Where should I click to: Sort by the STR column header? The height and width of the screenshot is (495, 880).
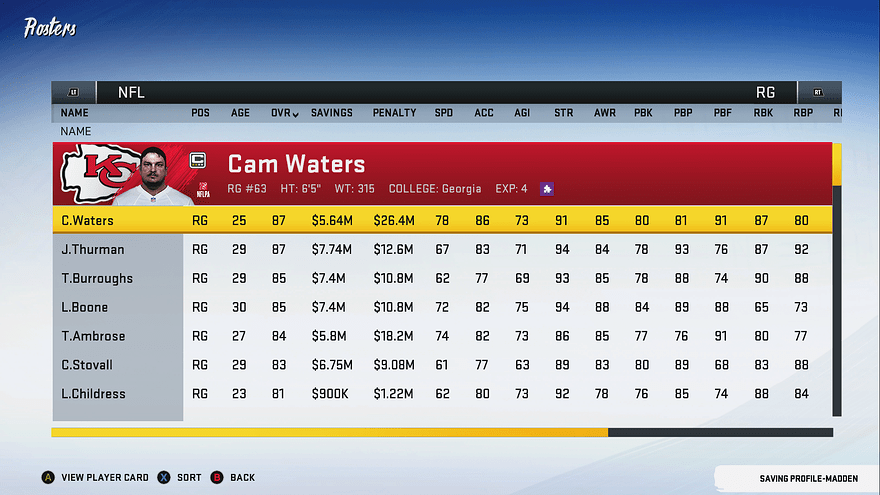point(564,113)
